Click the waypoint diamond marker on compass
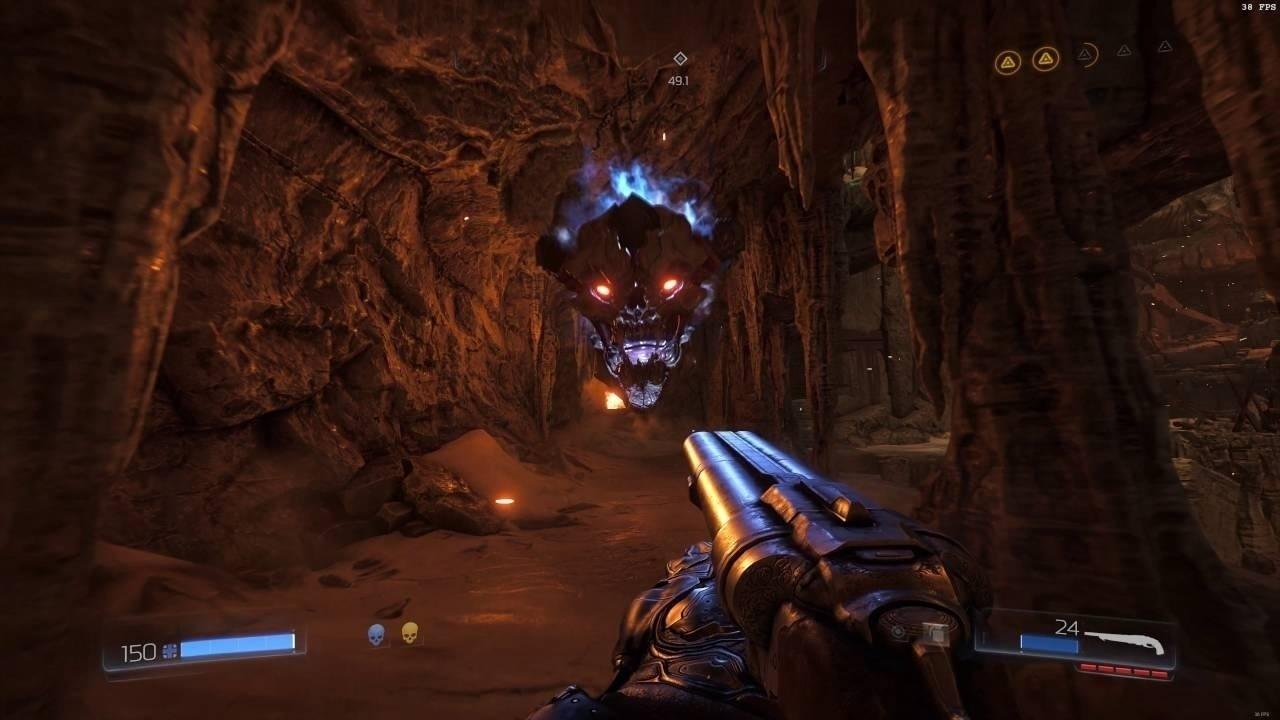 [x=678, y=60]
